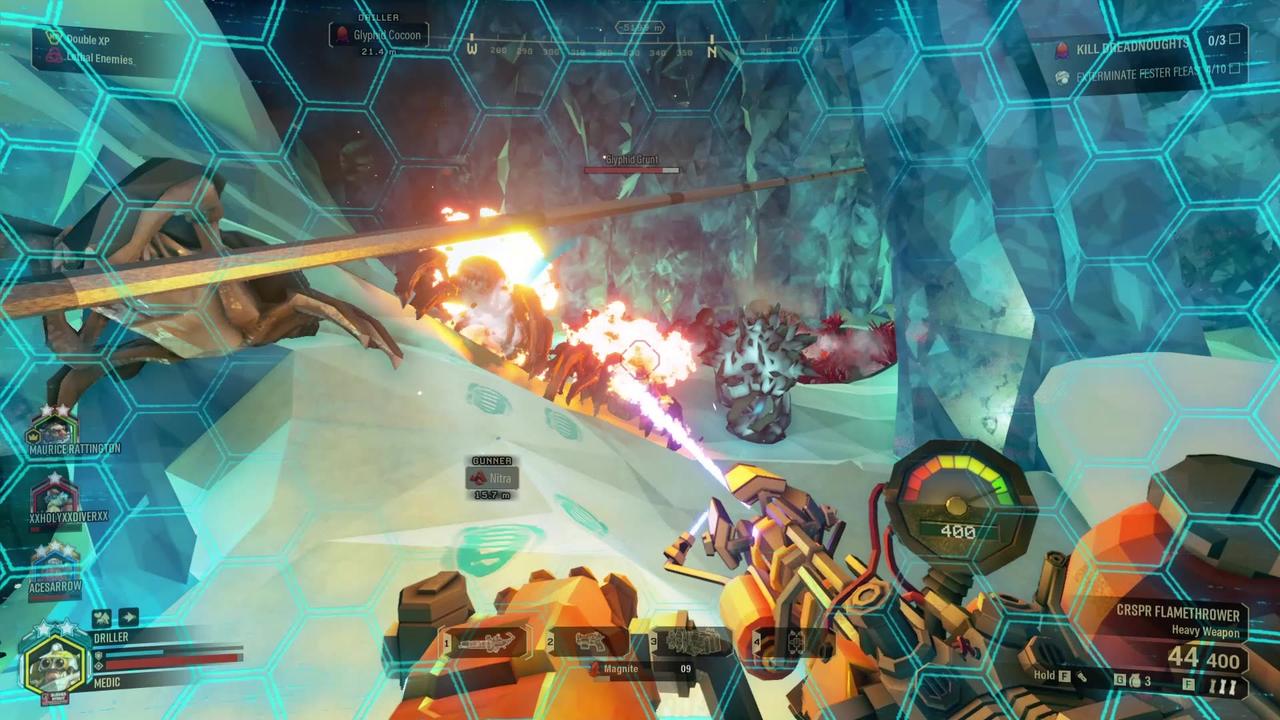The image size is (1280, 720).
Task: Click the flamethrower heat gauge reading 400
Action: (957, 531)
